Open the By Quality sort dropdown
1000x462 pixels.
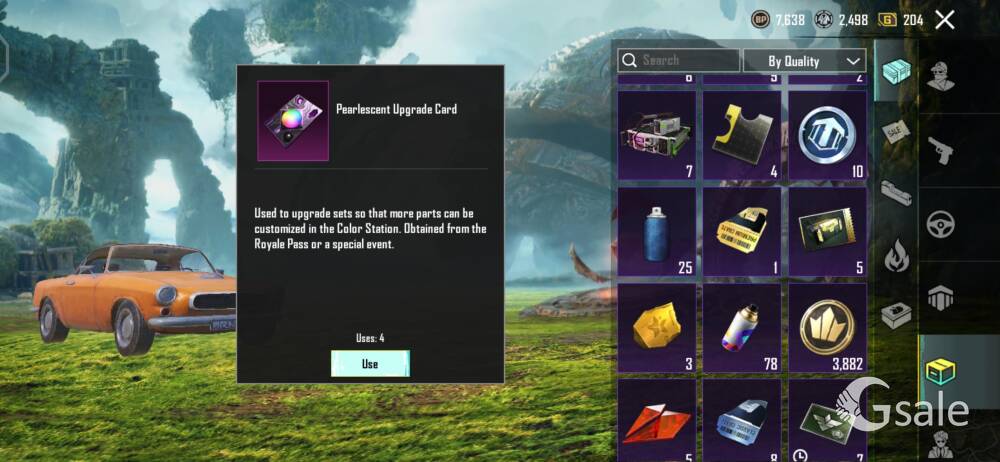[x=804, y=61]
